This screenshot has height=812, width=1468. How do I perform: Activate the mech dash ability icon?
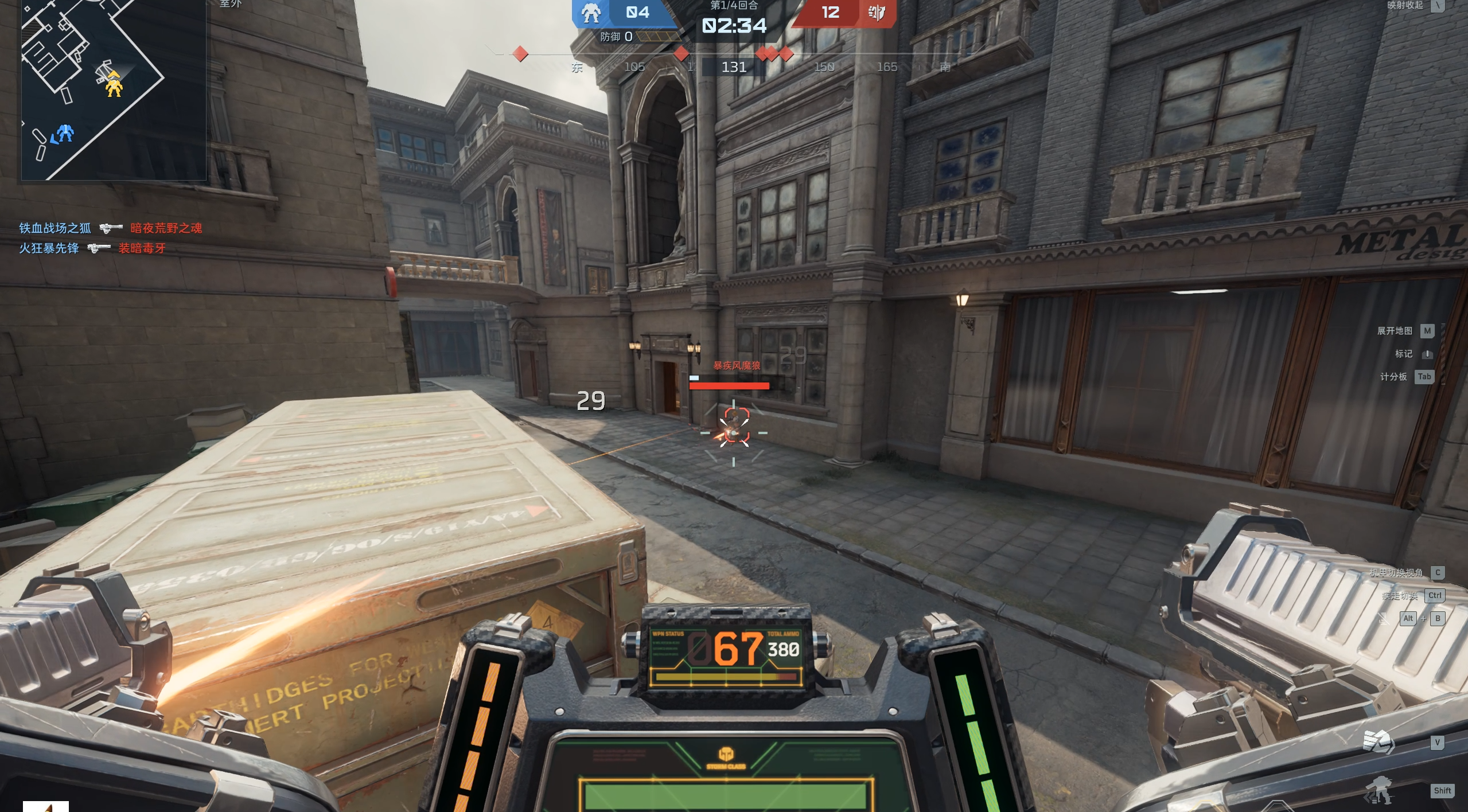(1378, 791)
